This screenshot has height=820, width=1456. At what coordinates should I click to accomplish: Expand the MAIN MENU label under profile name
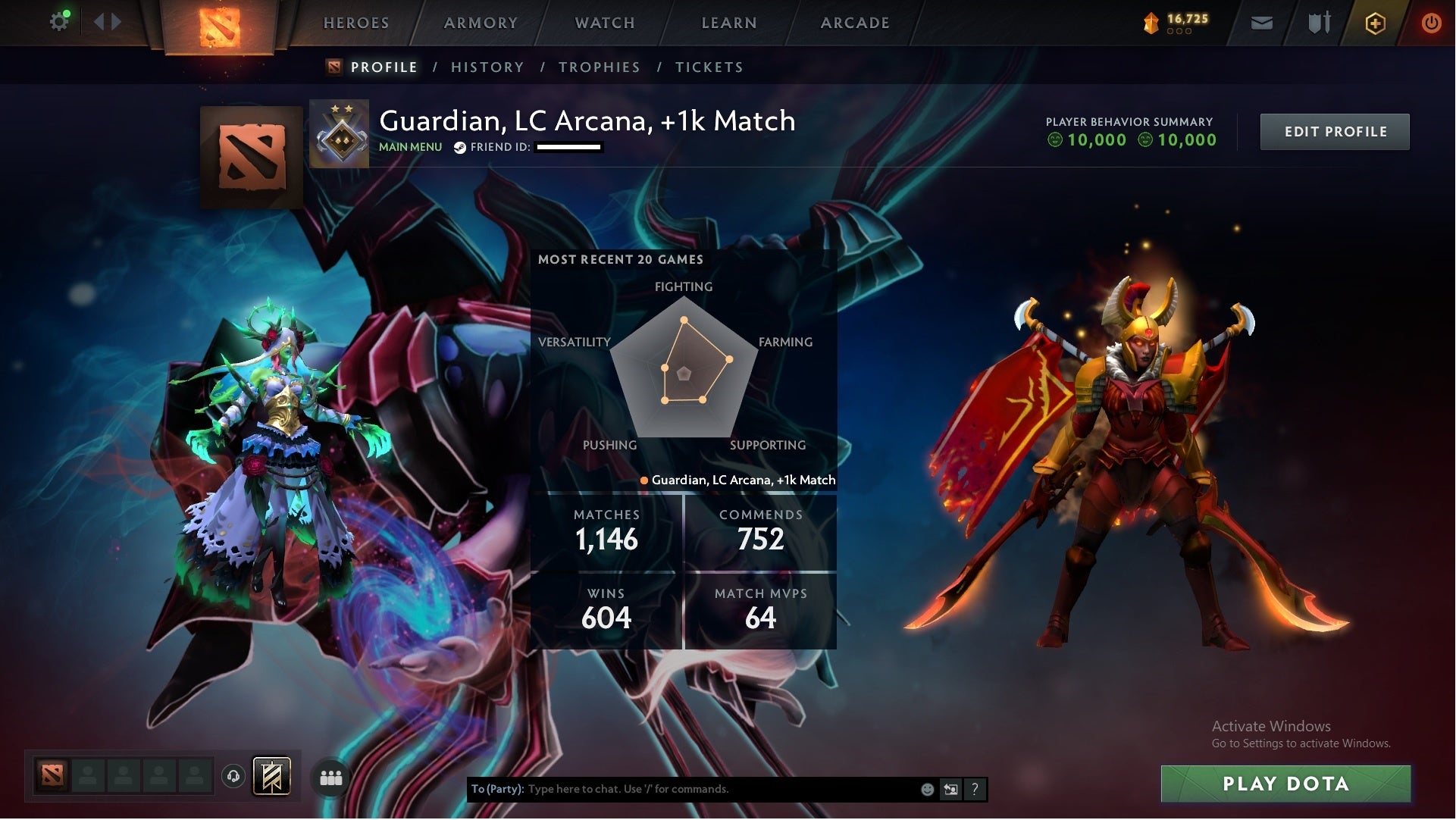click(409, 147)
